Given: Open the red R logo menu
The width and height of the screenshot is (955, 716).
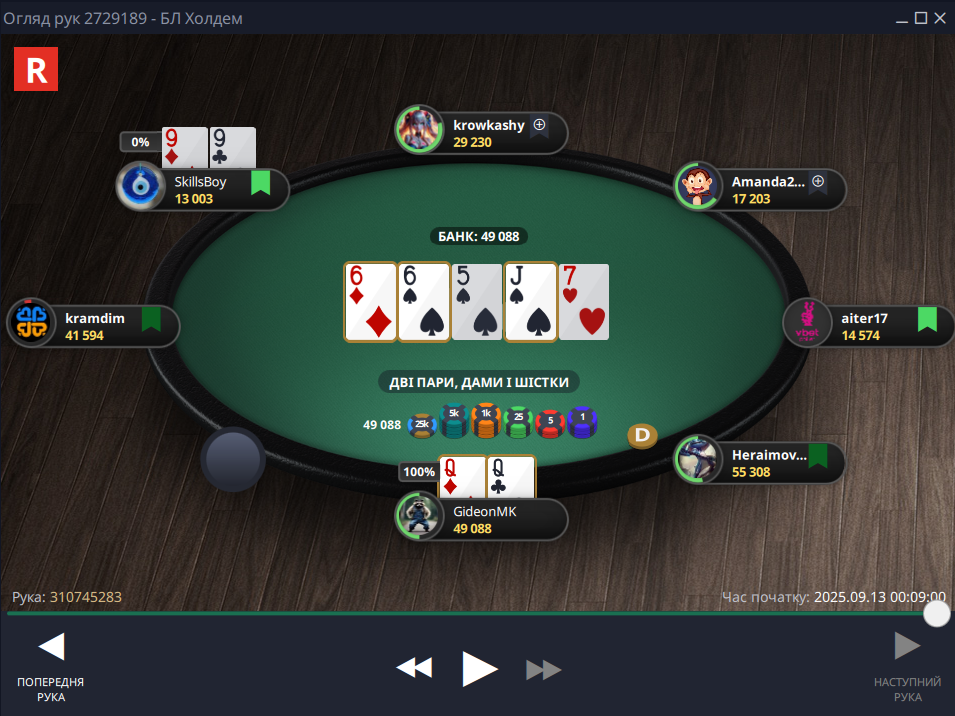Looking at the screenshot, I should pyautogui.click(x=36, y=69).
